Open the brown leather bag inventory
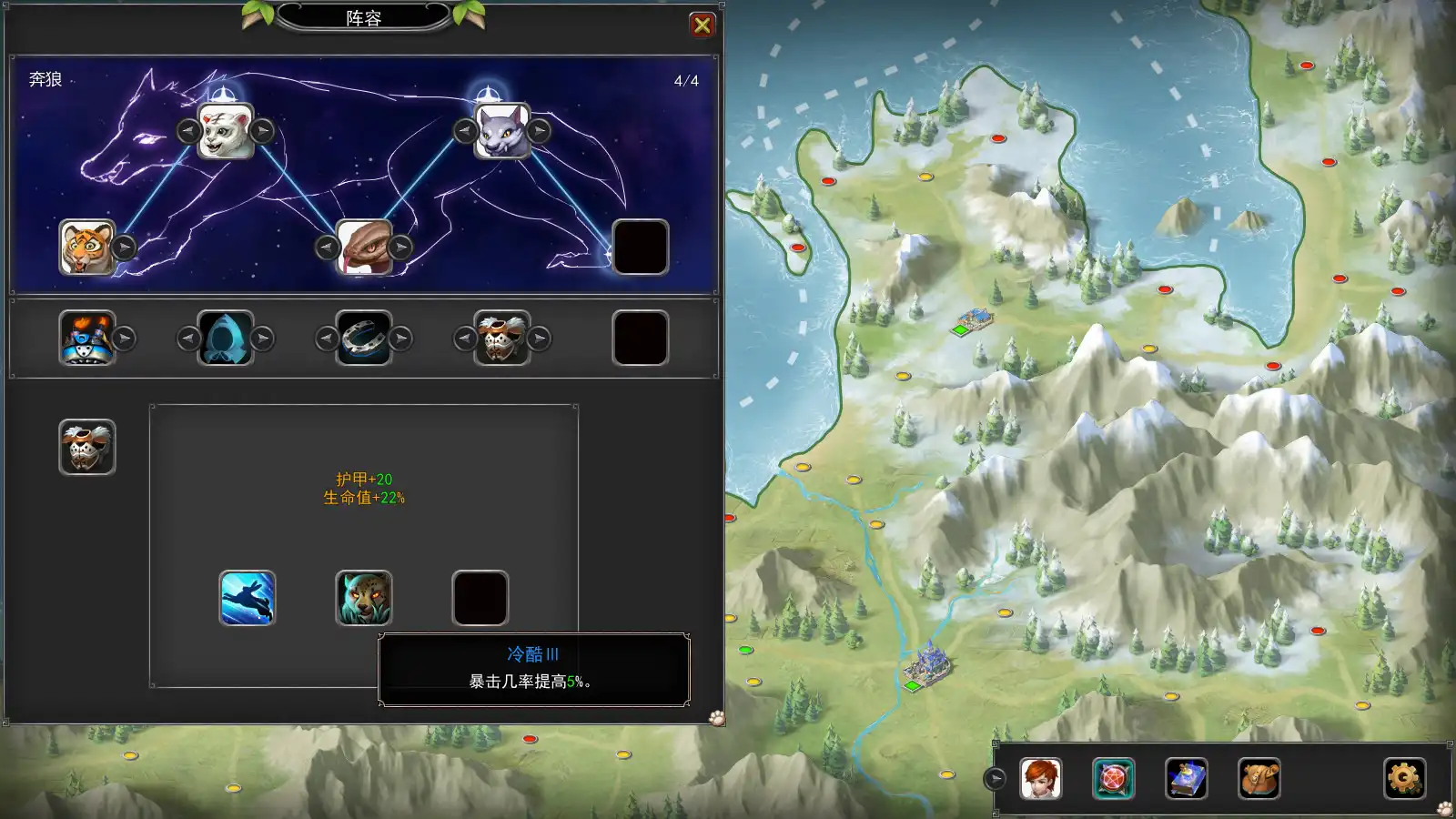The image size is (1456, 819). pyautogui.click(x=1259, y=779)
